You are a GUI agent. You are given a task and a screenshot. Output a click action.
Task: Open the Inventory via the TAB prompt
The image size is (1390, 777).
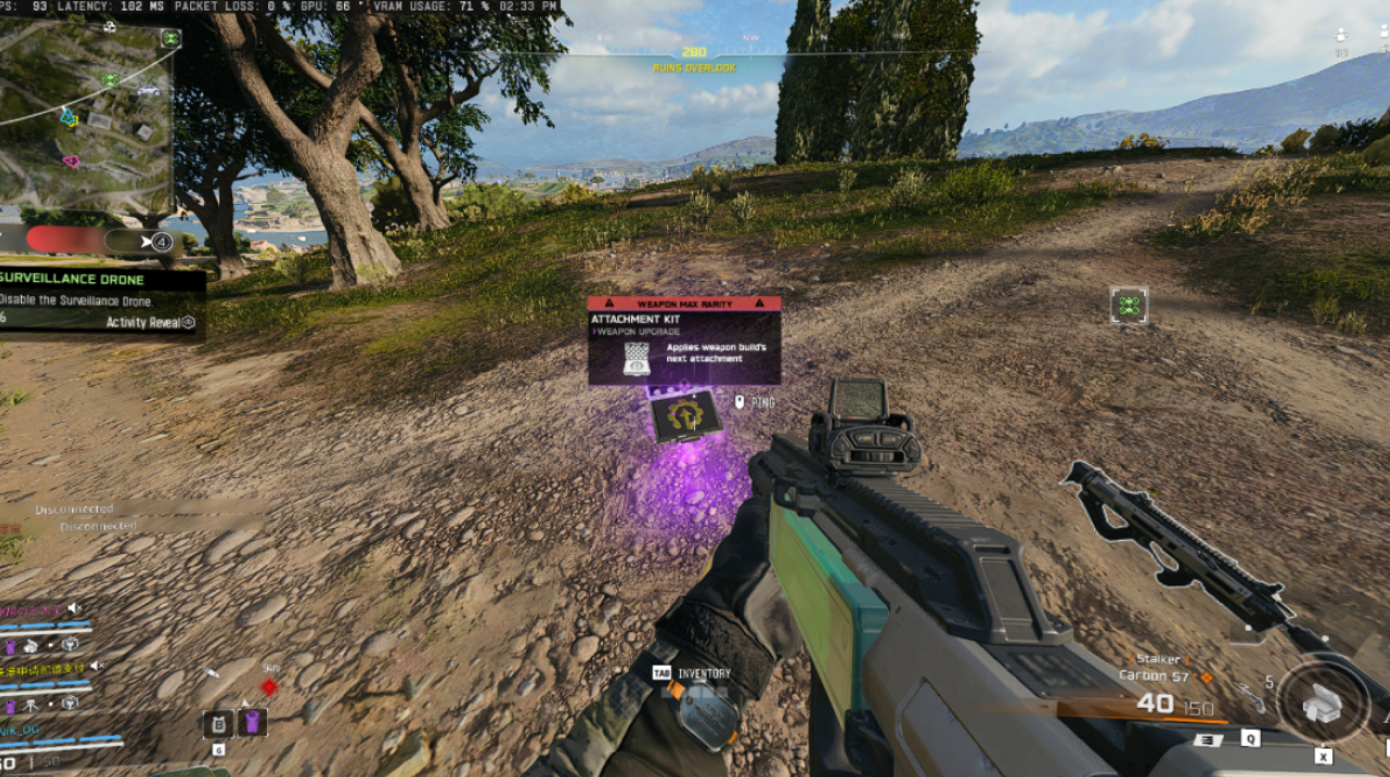(x=663, y=674)
